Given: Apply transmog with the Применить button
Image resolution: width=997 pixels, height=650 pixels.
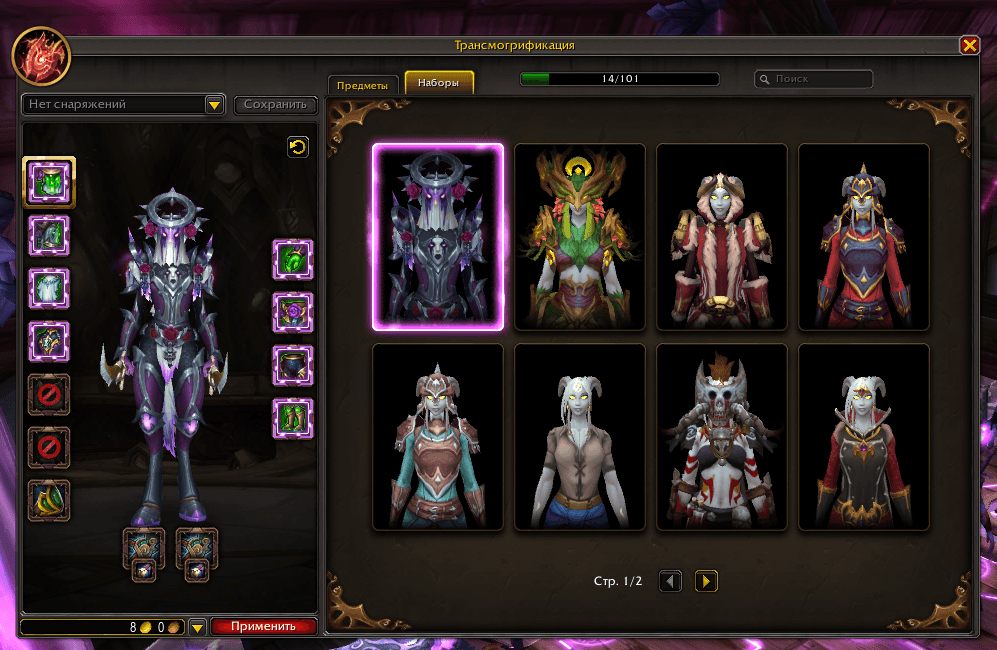Looking at the screenshot, I should pos(263,627).
